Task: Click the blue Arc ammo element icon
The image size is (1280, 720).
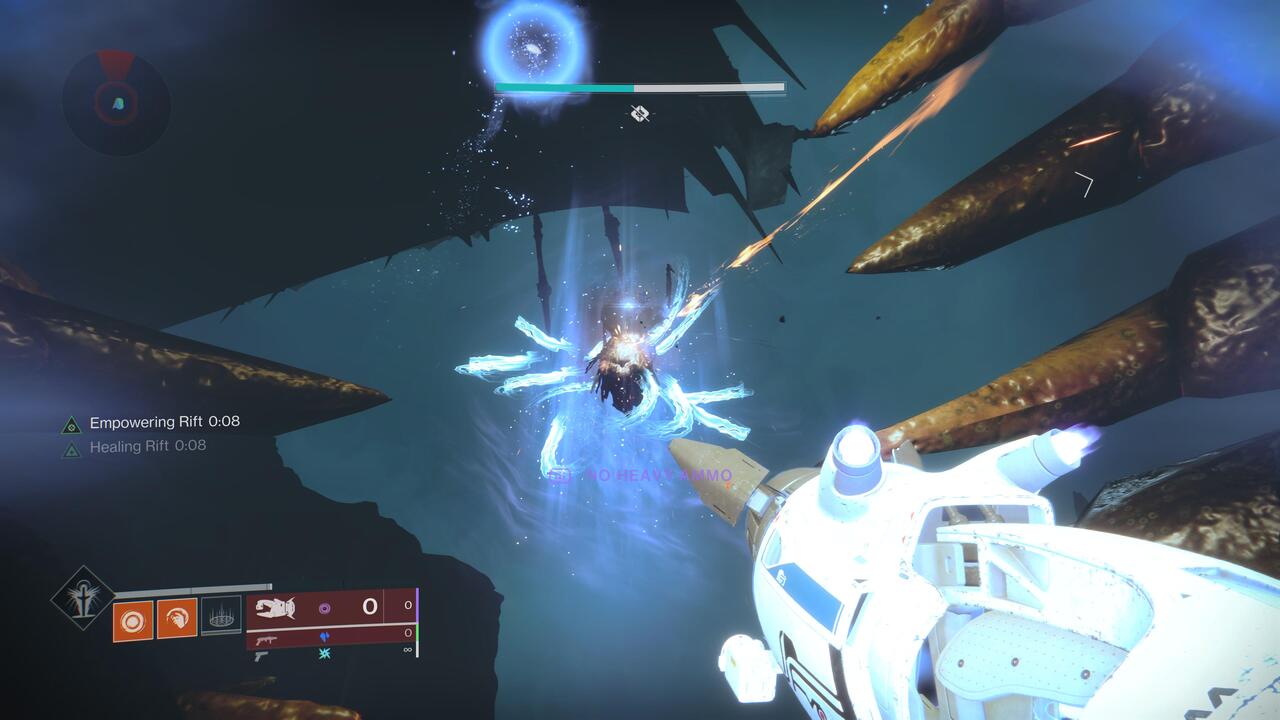Action: point(325,636)
